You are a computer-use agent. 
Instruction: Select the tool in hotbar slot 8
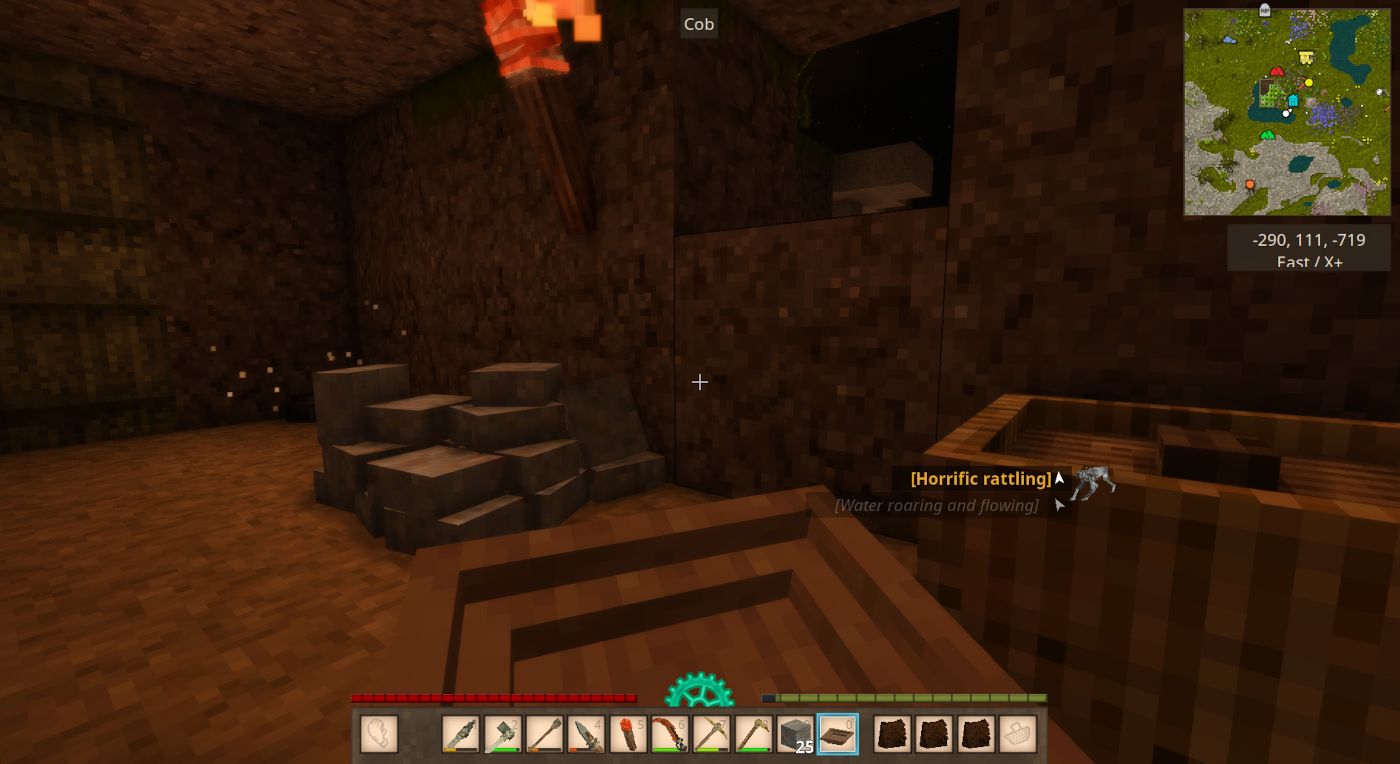[754, 734]
